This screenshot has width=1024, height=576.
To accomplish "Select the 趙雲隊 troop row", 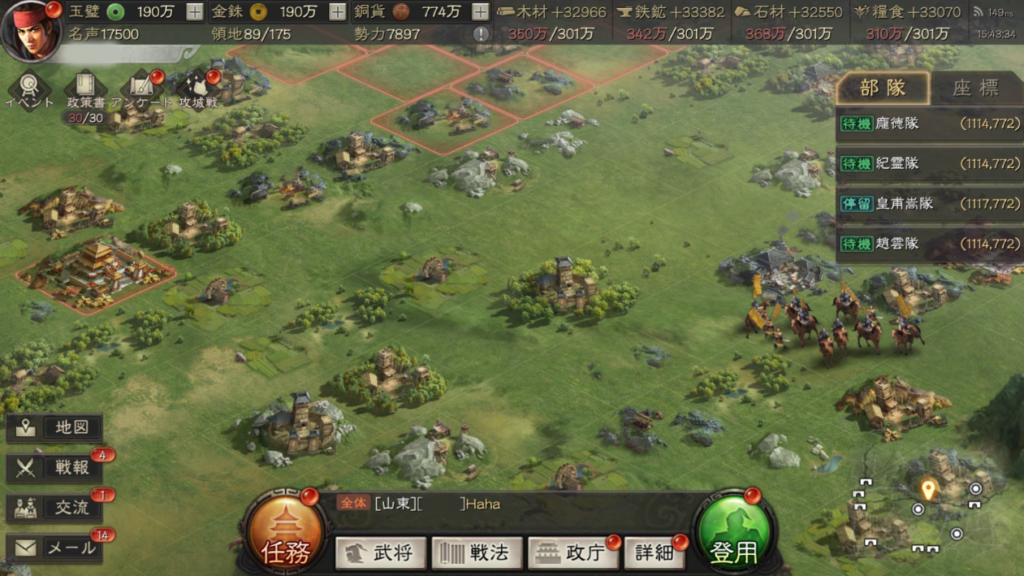I will (929, 244).
